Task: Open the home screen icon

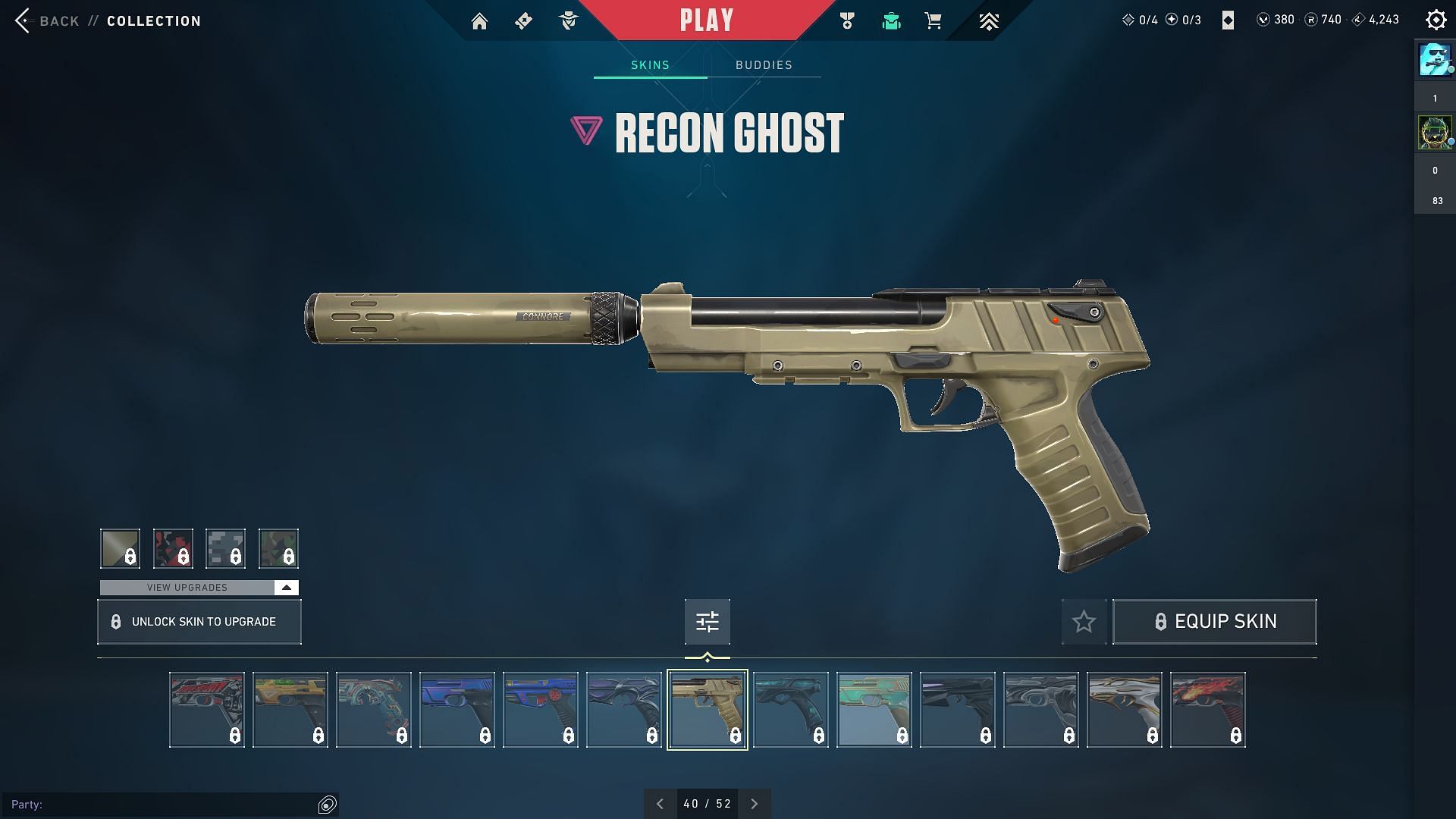Action: [479, 20]
